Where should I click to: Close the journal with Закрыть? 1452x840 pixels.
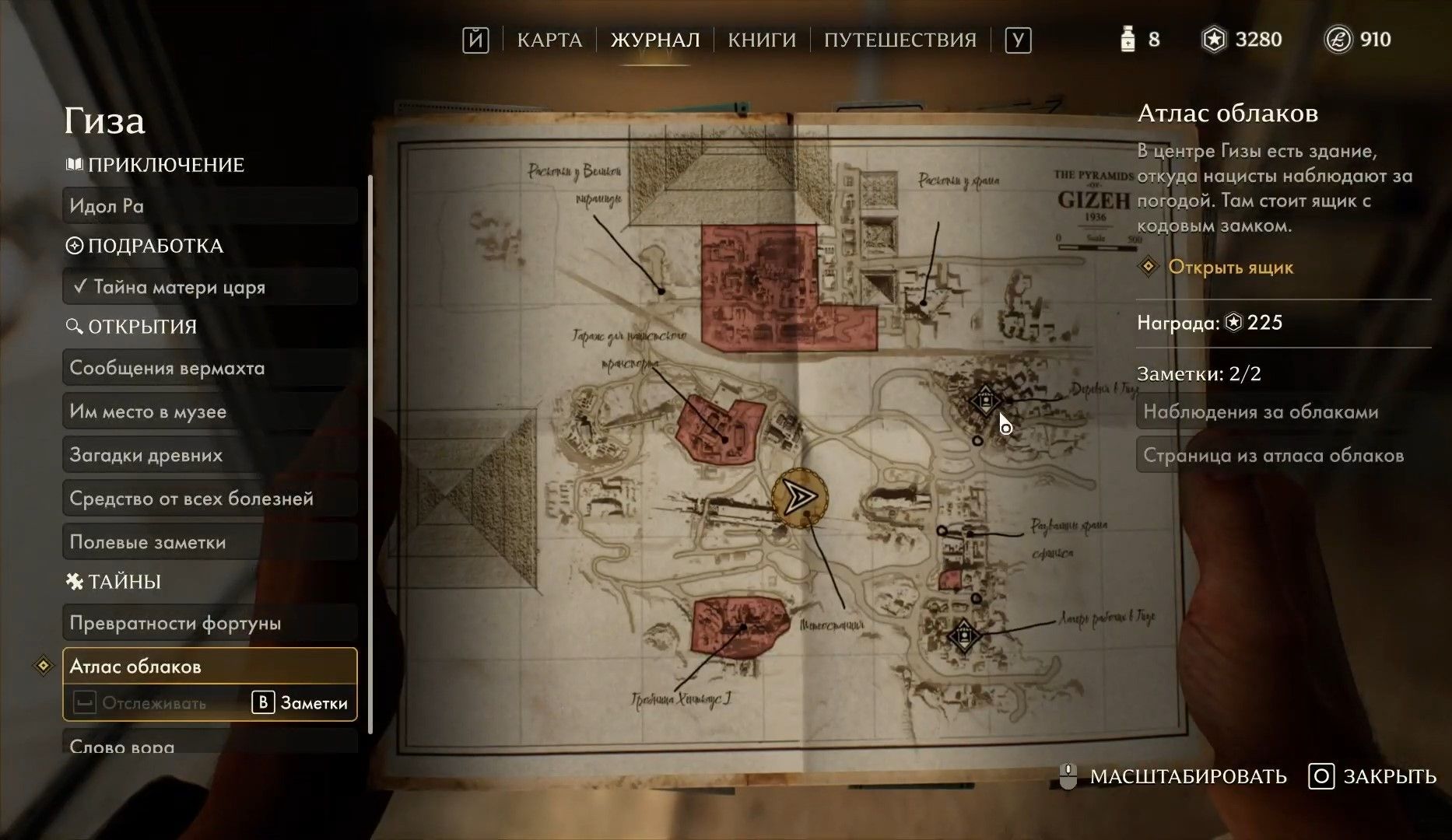(x=1373, y=776)
